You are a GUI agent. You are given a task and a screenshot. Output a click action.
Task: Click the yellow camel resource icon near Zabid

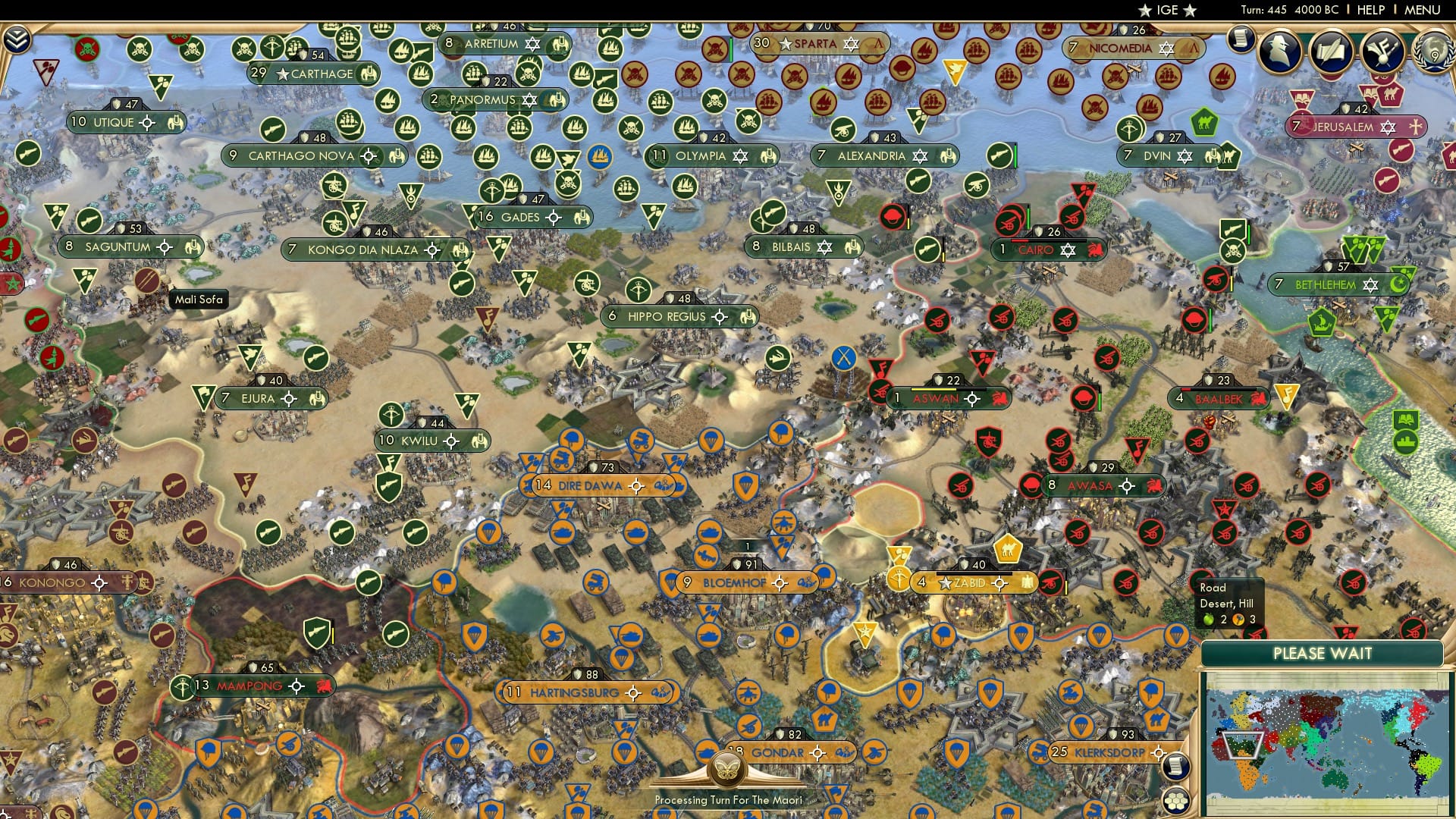[x=1007, y=551]
